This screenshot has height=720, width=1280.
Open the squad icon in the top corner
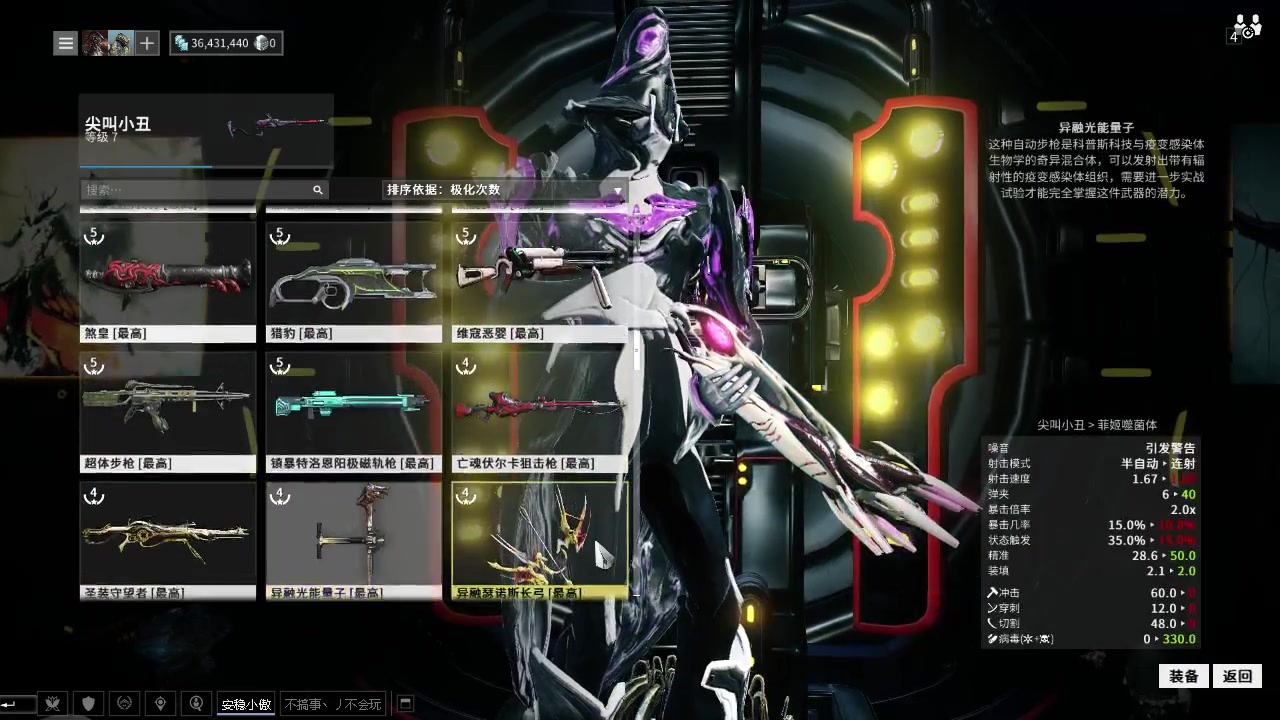[1246, 26]
